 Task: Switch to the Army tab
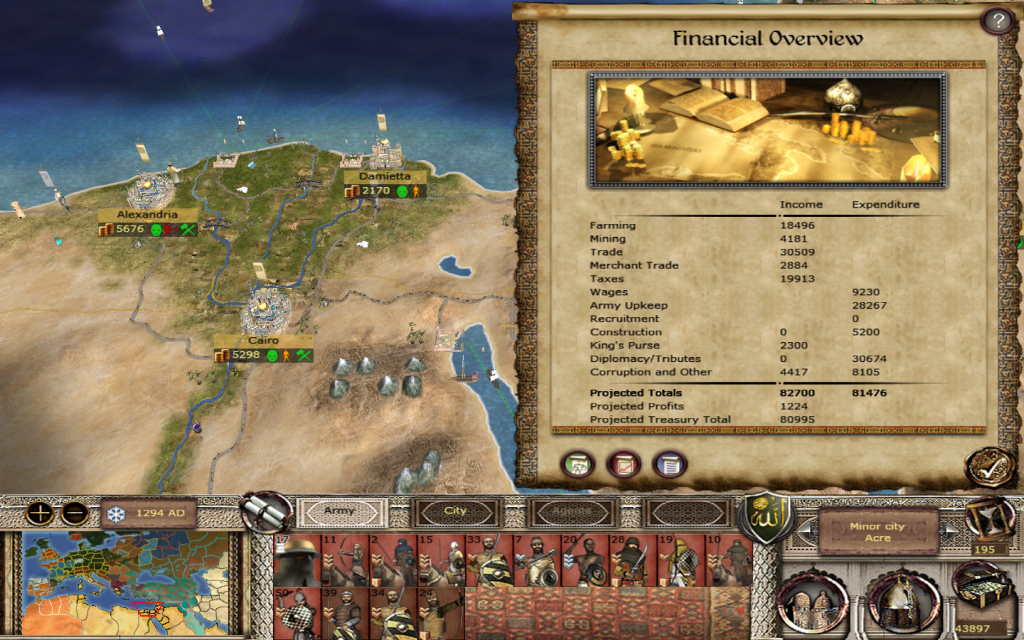tap(340, 511)
